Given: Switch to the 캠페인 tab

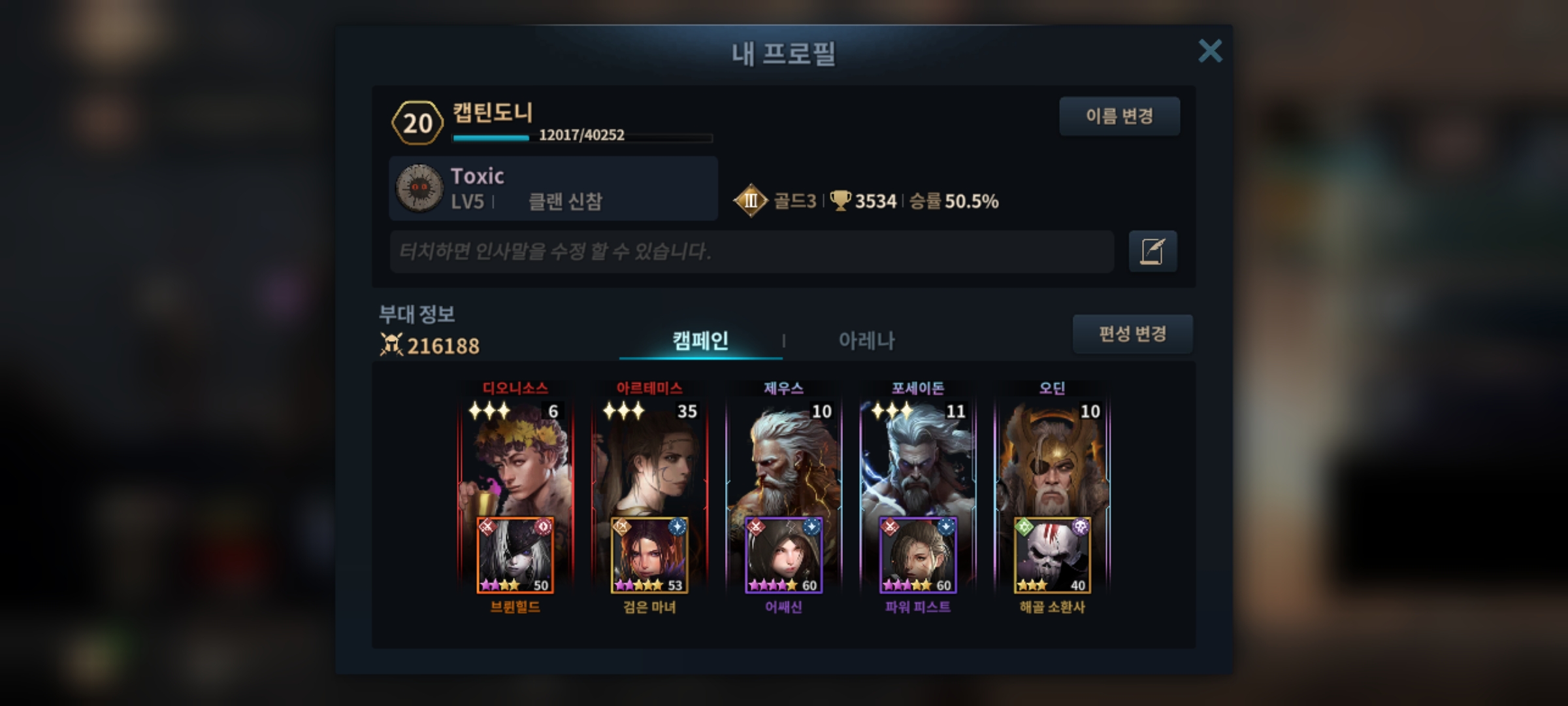Looking at the screenshot, I should point(700,341).
